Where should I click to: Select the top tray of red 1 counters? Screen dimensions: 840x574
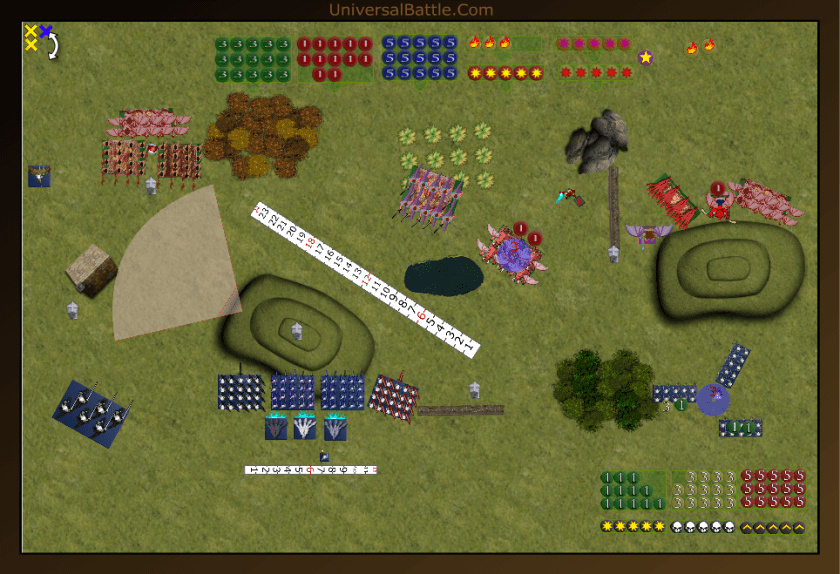[335, 59]
